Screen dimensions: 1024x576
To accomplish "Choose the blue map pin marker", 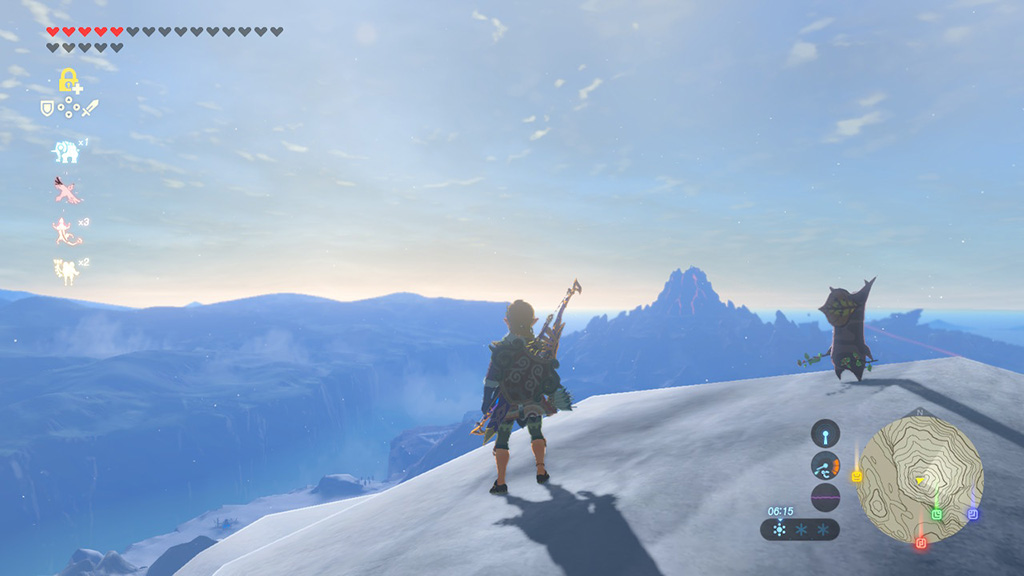I will pyautogui.click(x=972, y=514).
